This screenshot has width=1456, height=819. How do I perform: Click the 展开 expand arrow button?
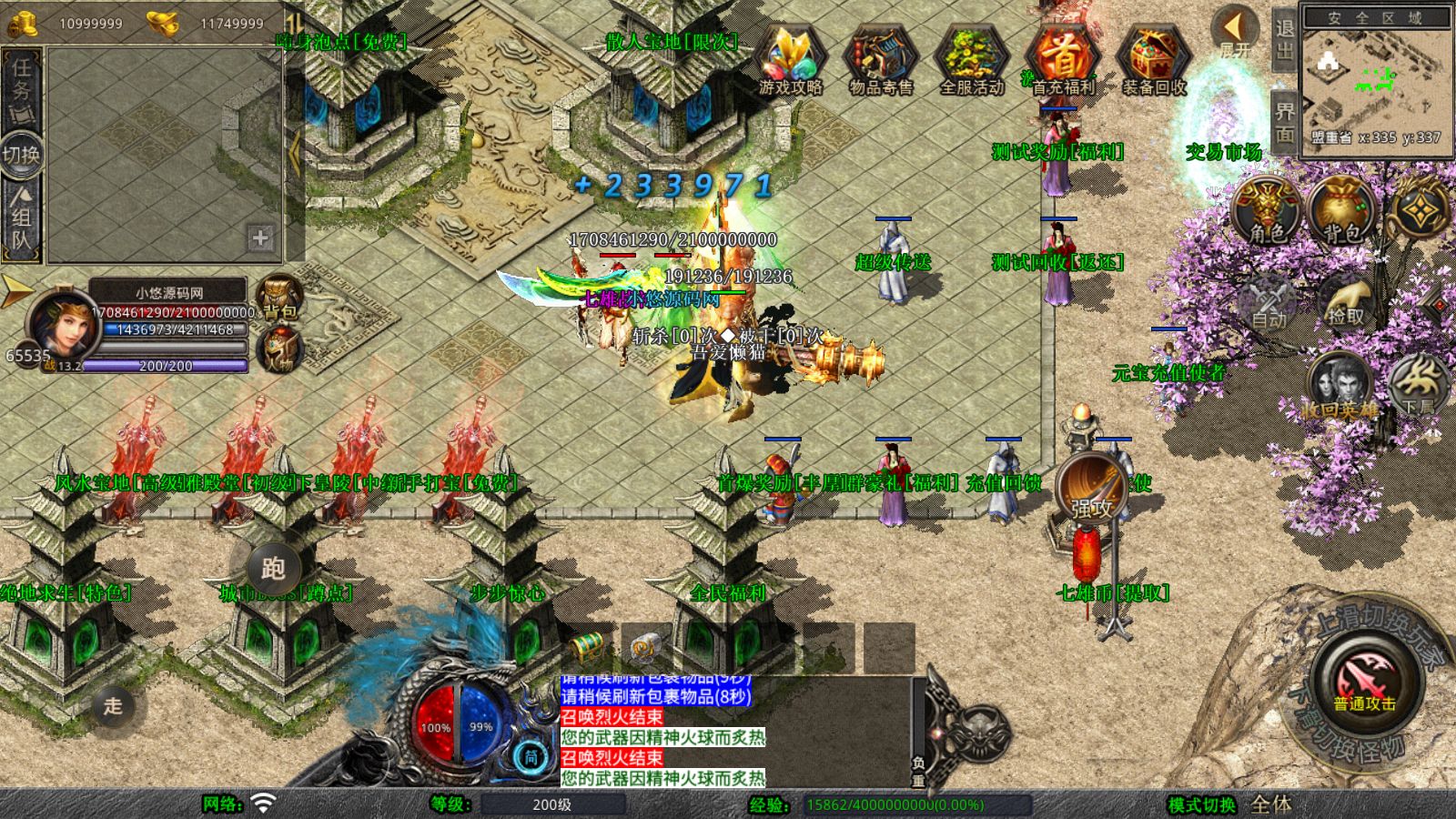1235,33
